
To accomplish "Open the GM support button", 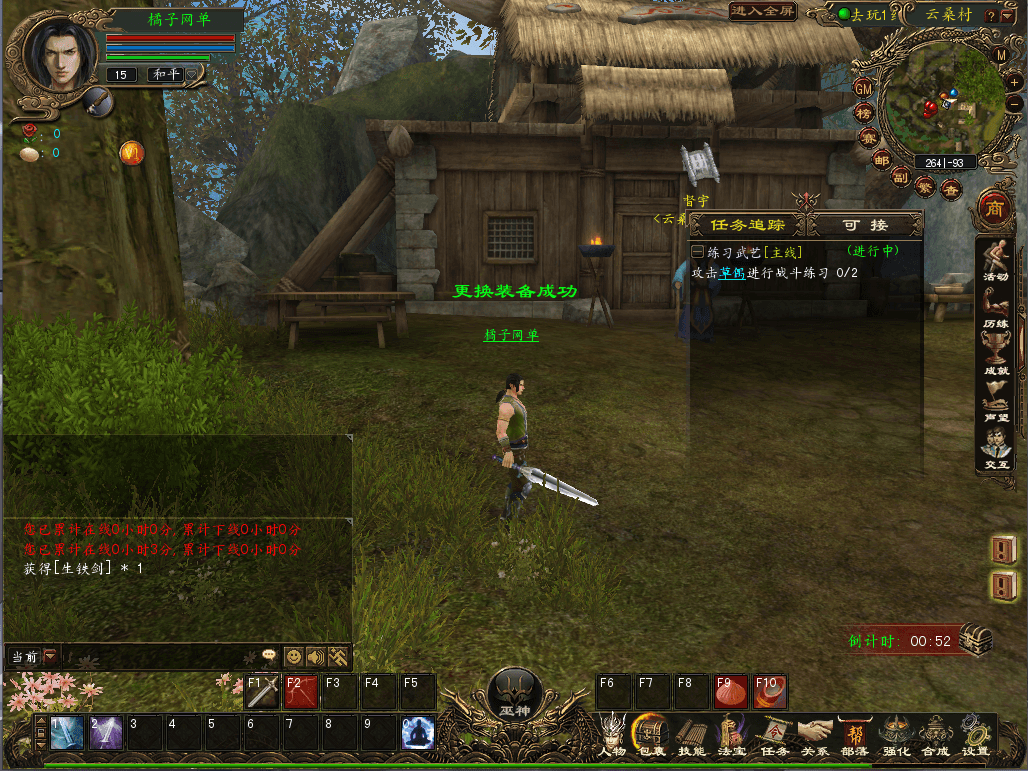I will pyautogui.click(x=864, y=88).
